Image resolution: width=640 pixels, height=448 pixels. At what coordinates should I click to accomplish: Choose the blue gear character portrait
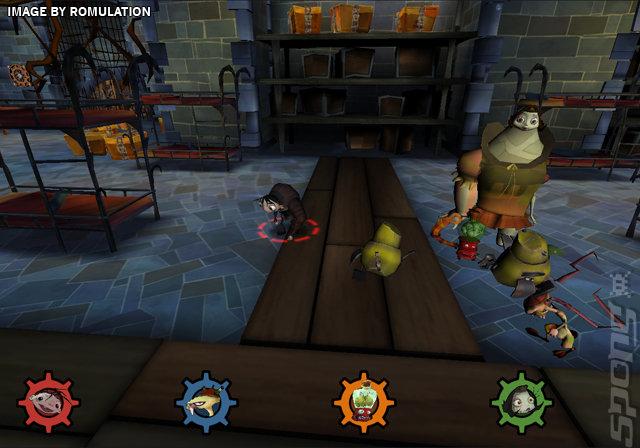click(x=206, y=403)
